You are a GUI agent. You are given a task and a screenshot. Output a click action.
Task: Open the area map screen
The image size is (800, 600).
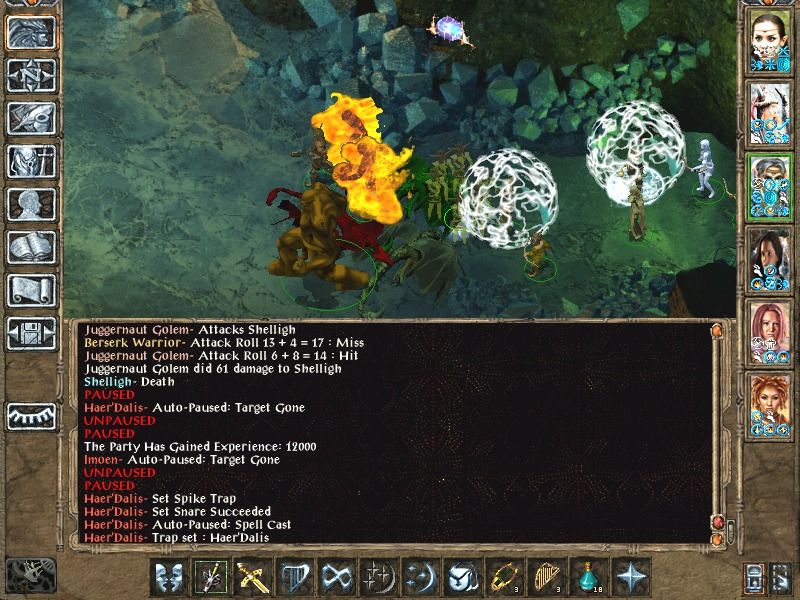[x=31, y=76]
